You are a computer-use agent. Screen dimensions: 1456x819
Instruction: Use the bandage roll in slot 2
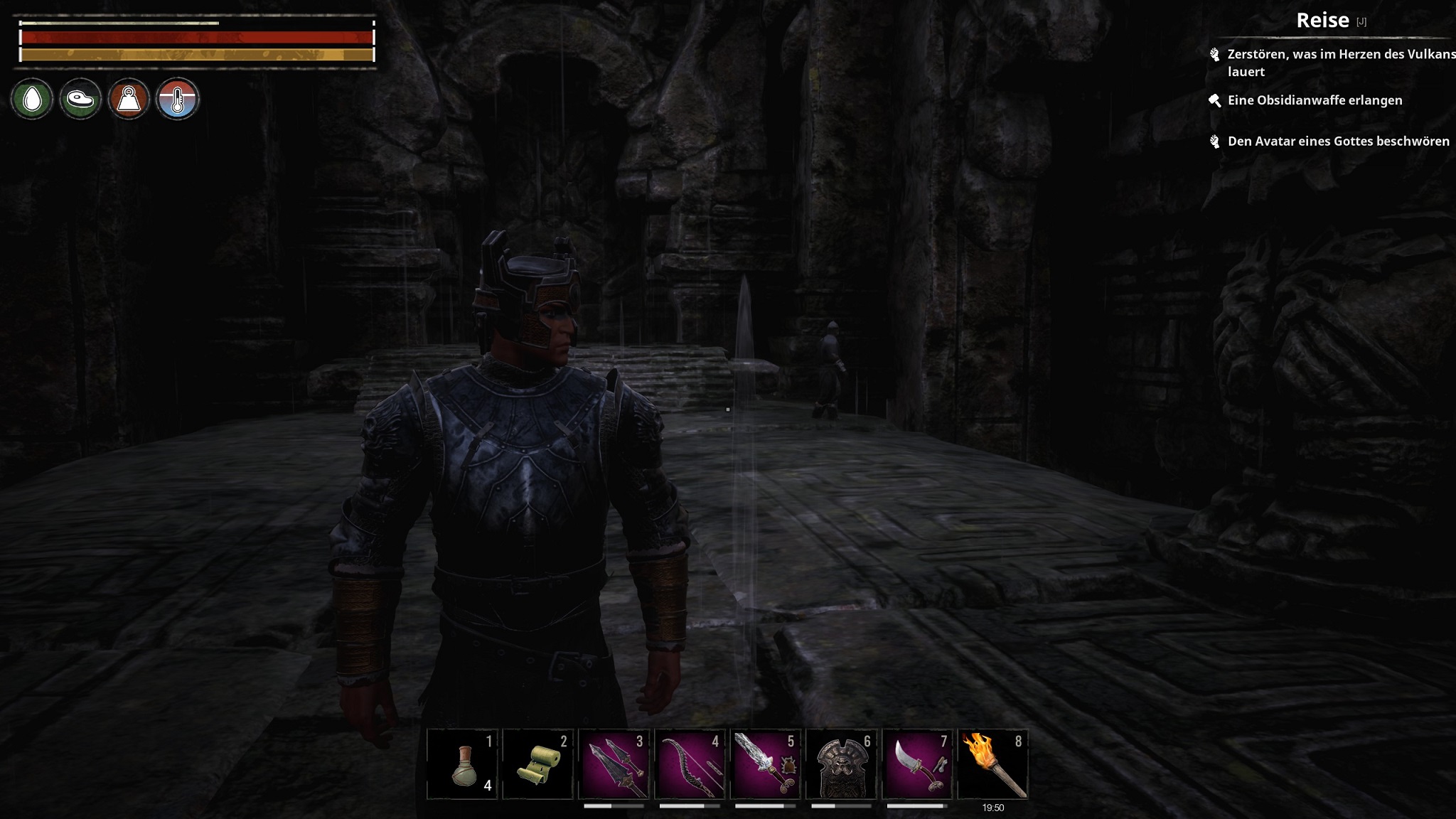coord(538,765)
